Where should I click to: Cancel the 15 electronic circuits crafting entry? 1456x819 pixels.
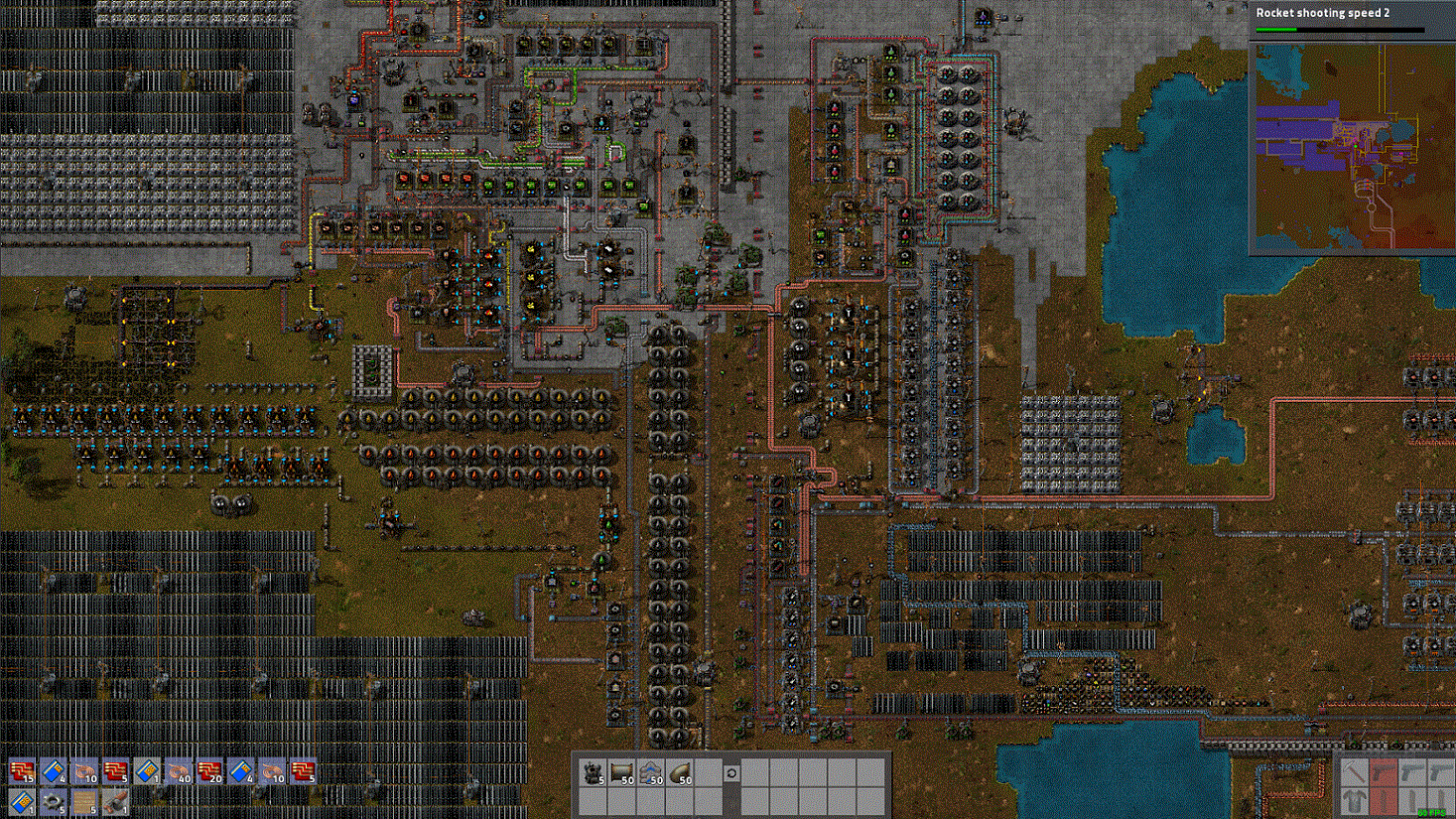coord(22,771)
